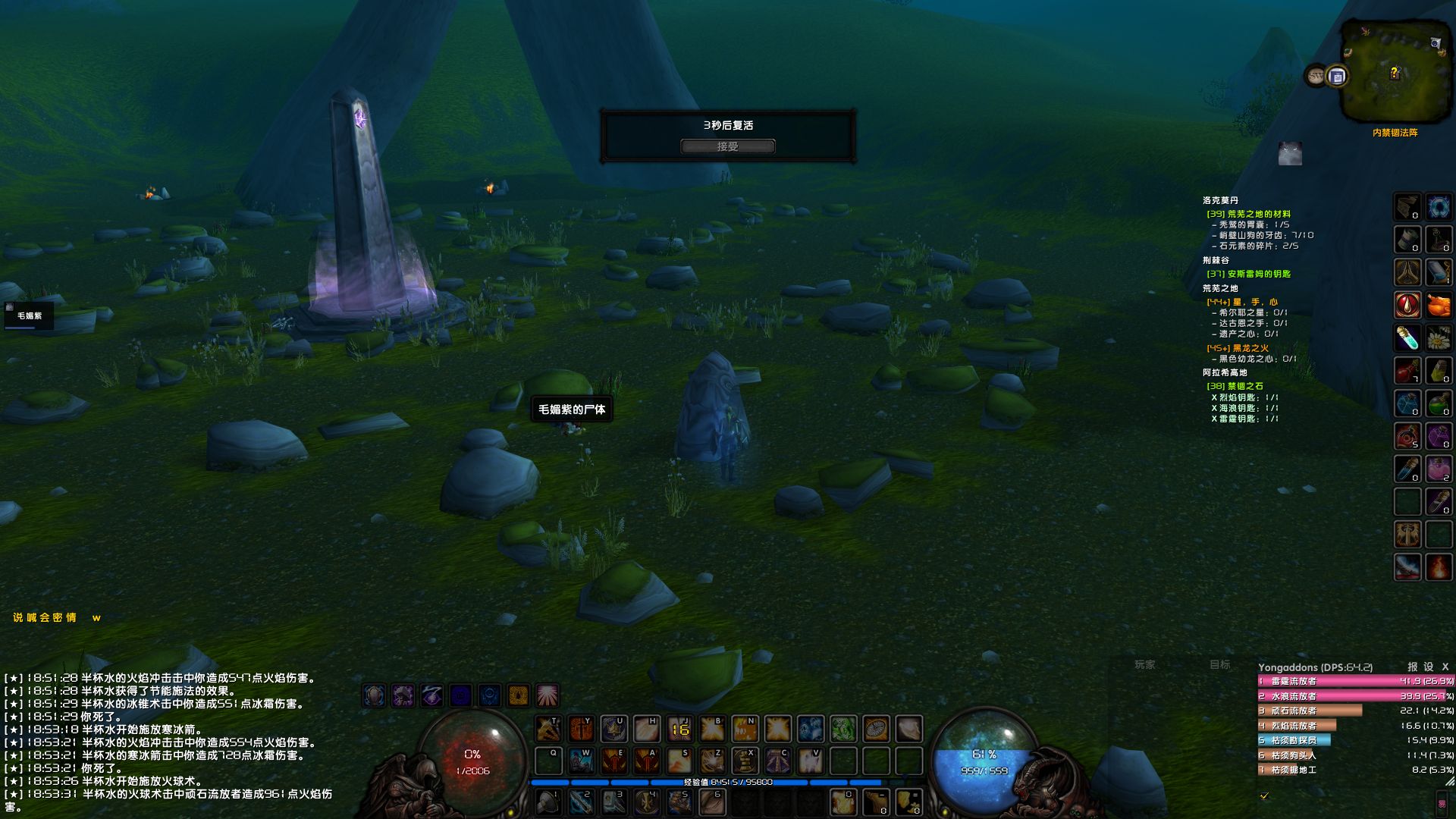This screenshot has height=819, width=1456.
Task: Report damage meter data using the 报 button
Action: coord(1412,667)
